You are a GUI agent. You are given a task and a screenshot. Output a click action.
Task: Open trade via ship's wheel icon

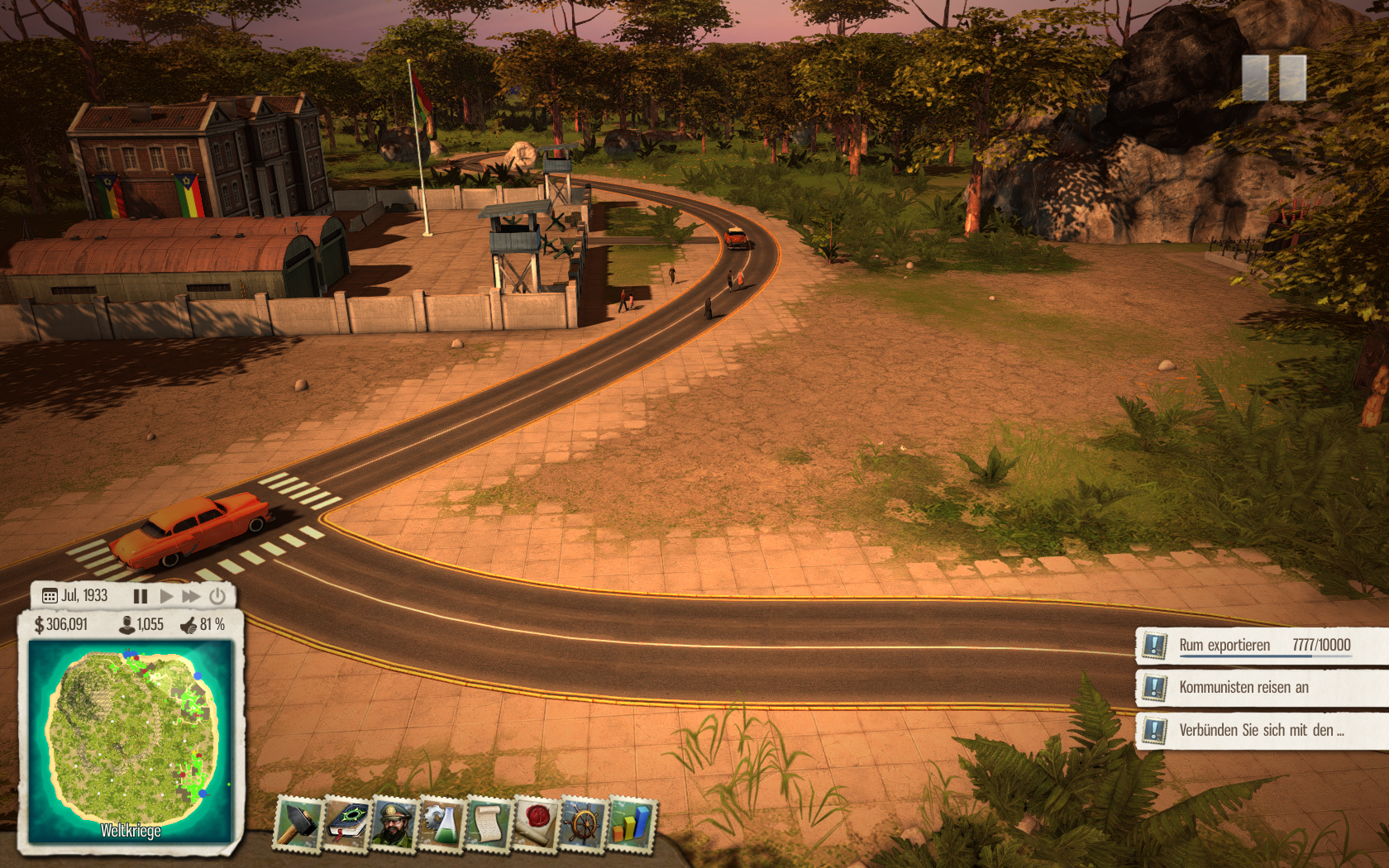[584, 823]
